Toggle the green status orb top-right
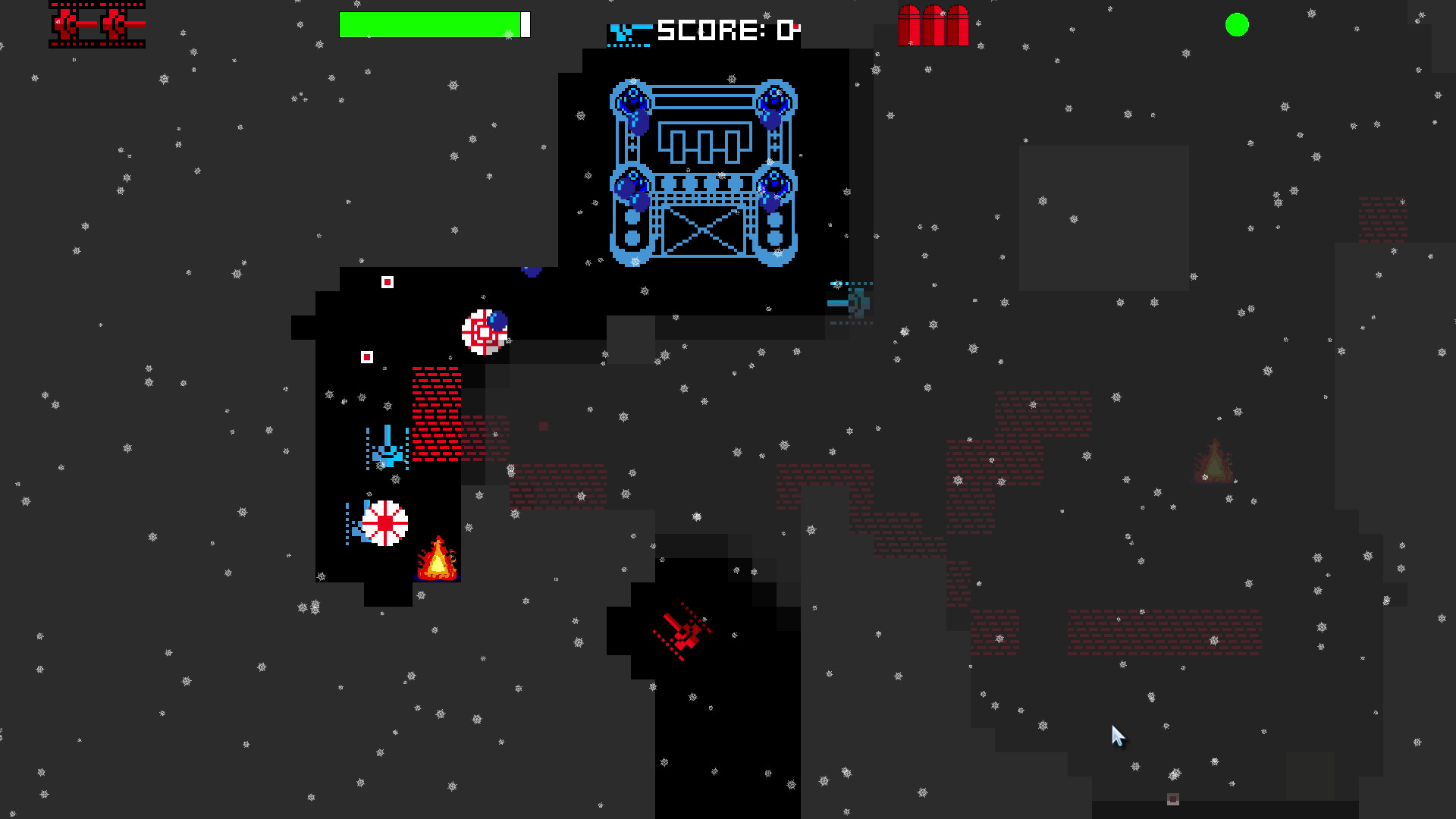 pyautogui.click(x=1236, y=25)
